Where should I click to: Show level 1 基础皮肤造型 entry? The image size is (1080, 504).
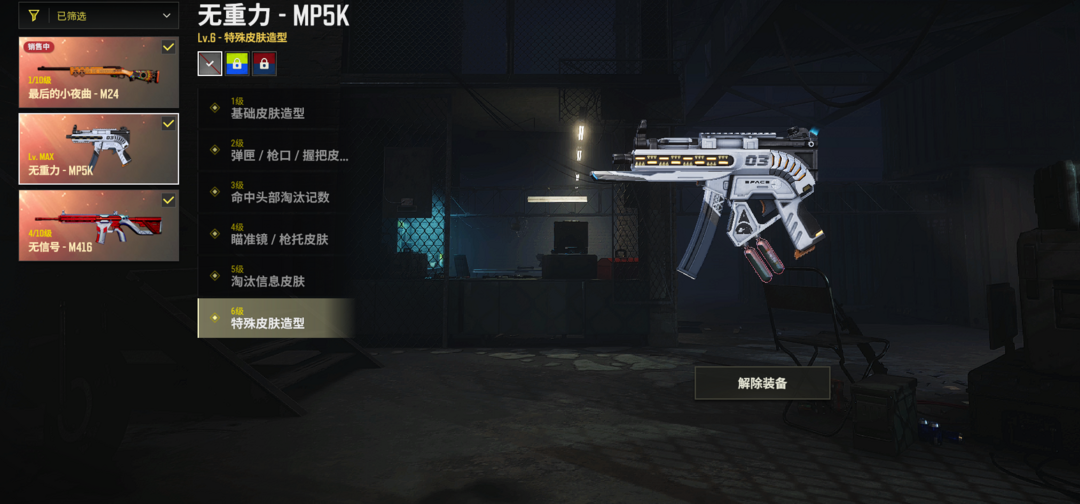coord(276,108)
